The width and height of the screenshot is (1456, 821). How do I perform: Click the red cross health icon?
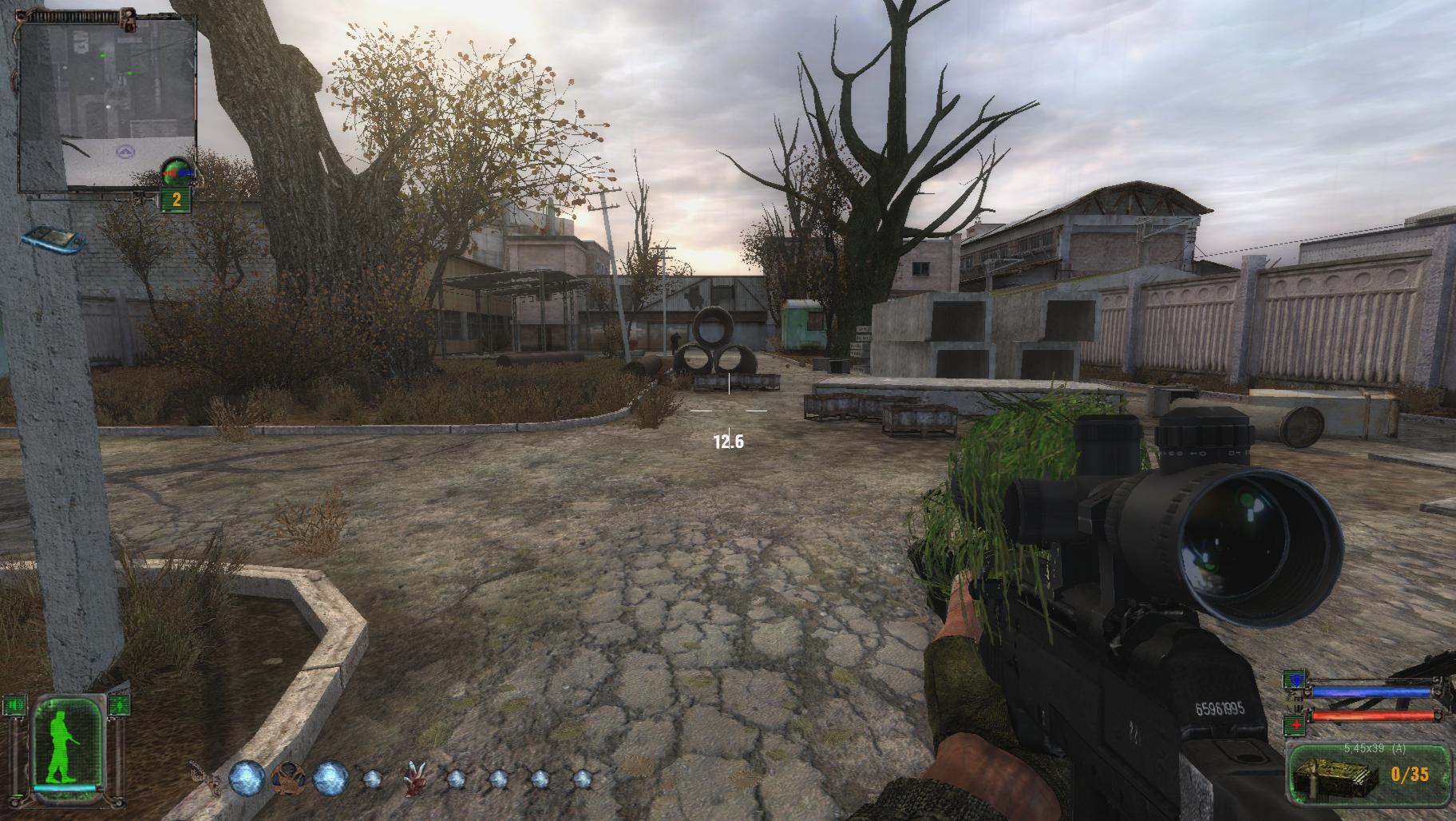click(1294, 725)
